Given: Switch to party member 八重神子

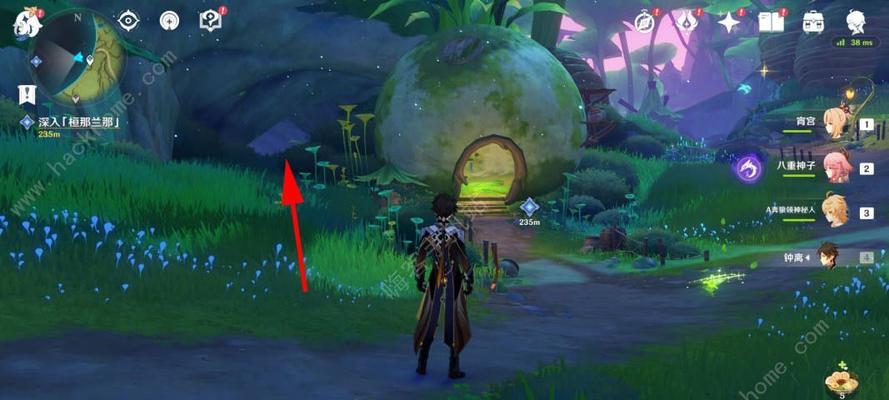Looking at the screenshot, I should (x=837, y=169).
